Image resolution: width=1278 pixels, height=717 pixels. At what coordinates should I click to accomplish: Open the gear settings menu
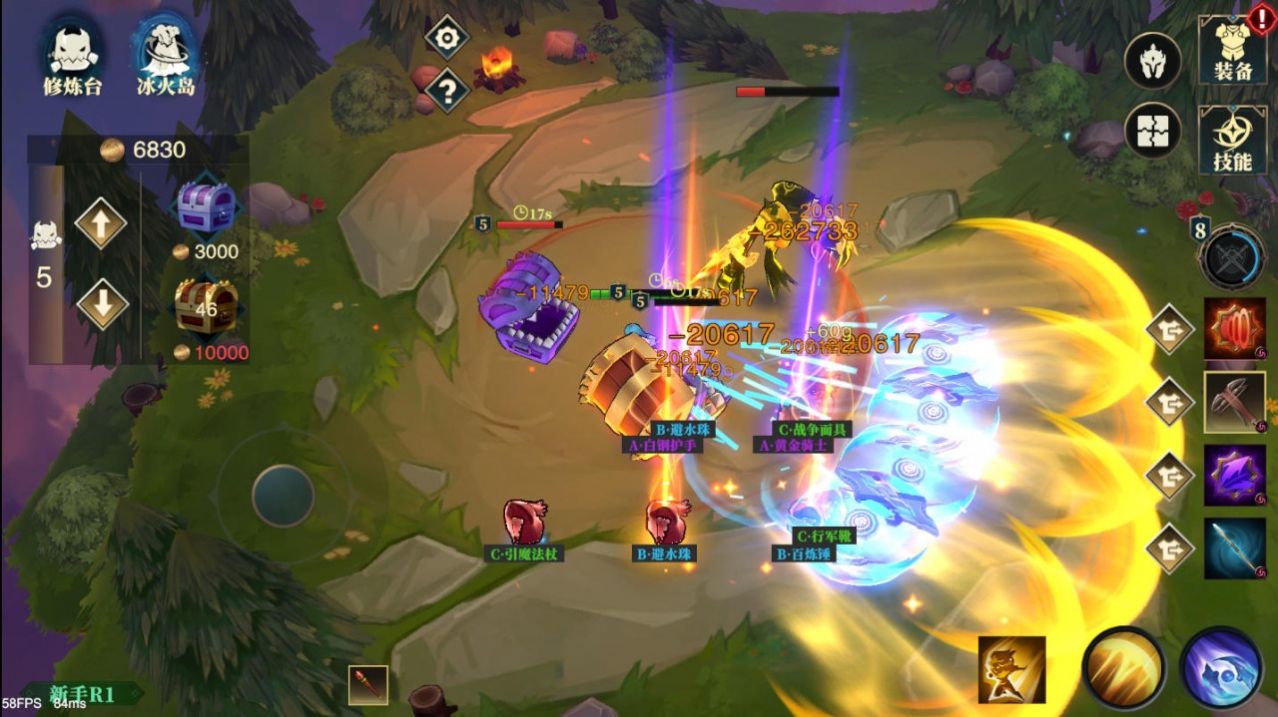[446, 38]
